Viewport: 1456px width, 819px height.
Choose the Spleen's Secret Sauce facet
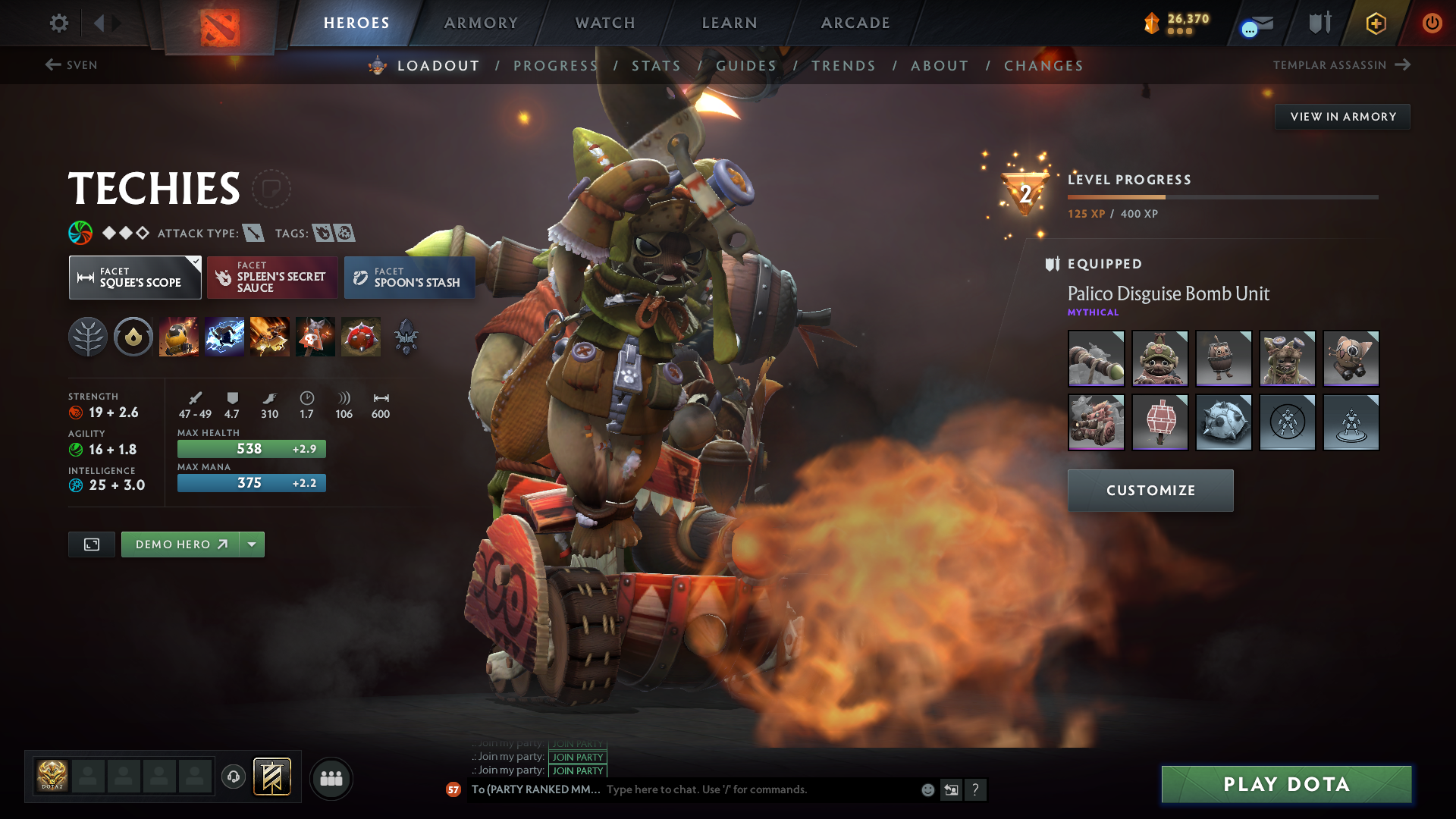coord(272,278)
